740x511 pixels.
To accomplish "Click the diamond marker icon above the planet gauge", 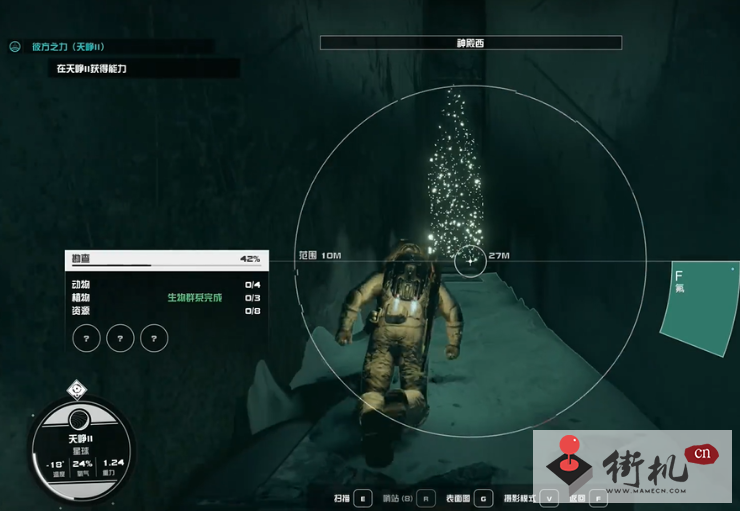I will [x=77, y=390].
